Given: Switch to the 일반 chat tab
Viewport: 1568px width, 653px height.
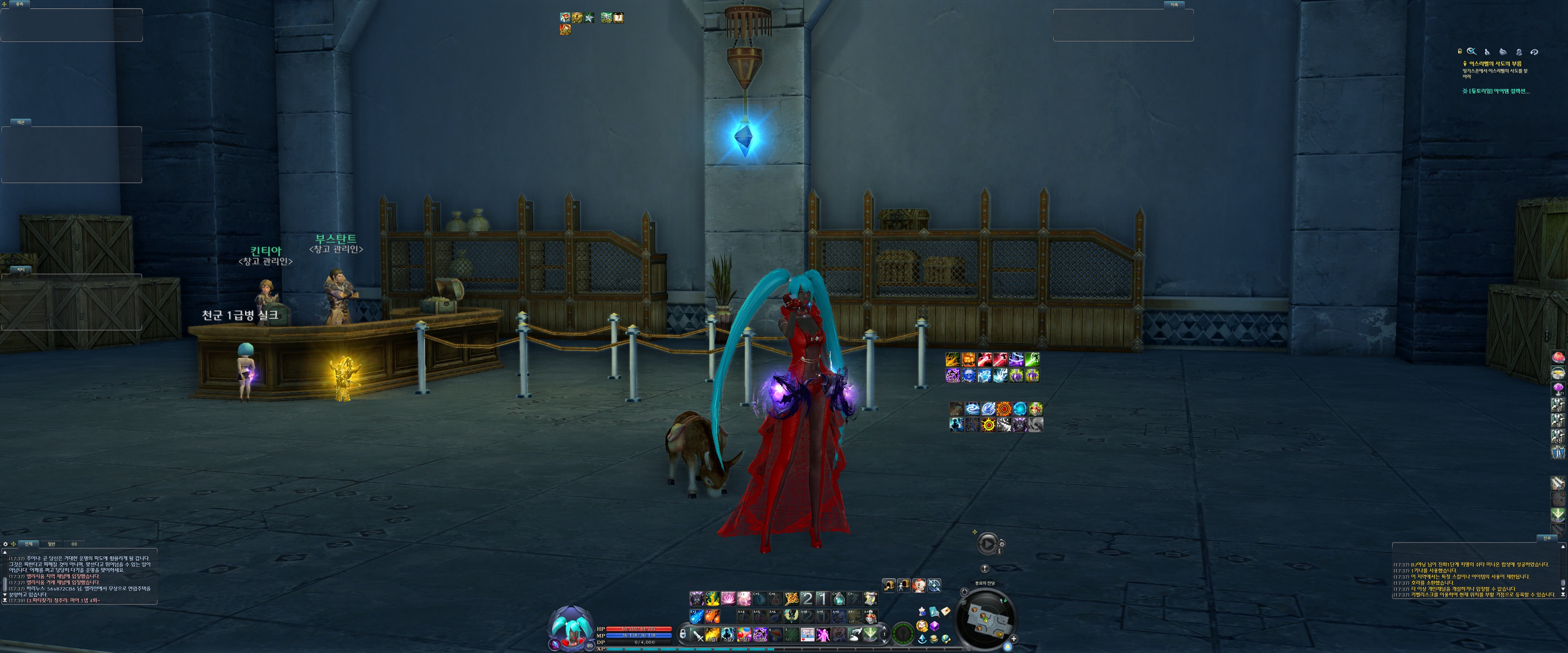Looking at the screenshot, I should click(x=52, y=544).
